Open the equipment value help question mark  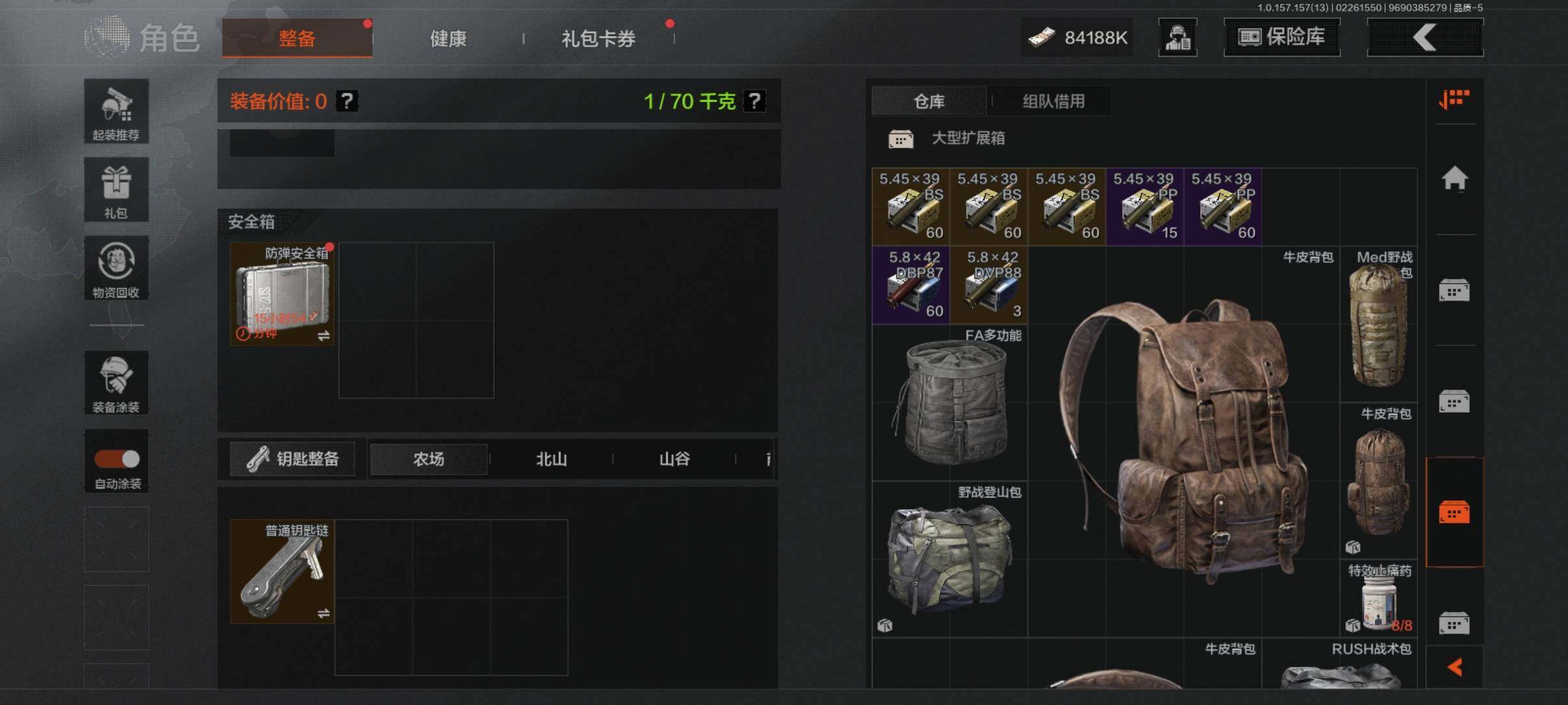click(347, 101)
